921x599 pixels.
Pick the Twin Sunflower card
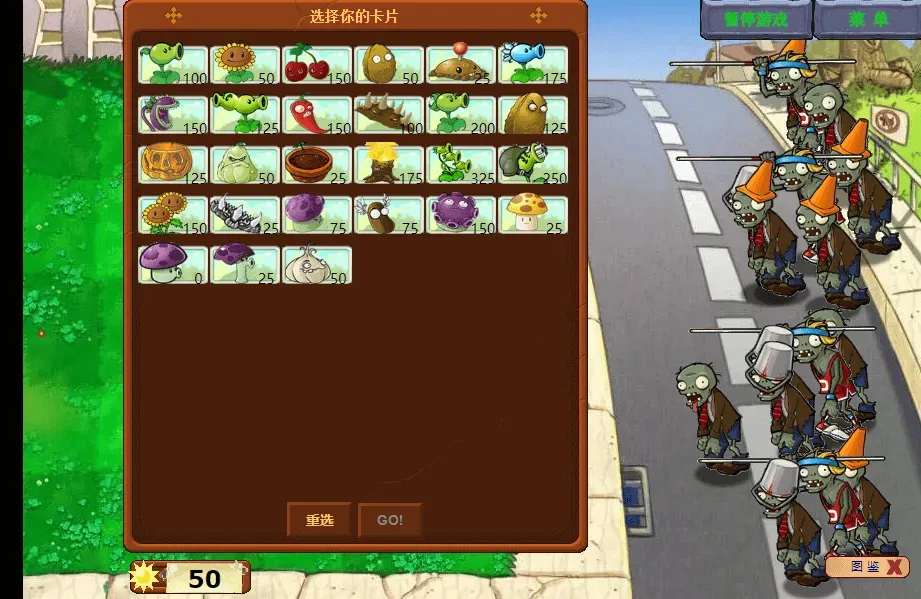click(173, 215)
